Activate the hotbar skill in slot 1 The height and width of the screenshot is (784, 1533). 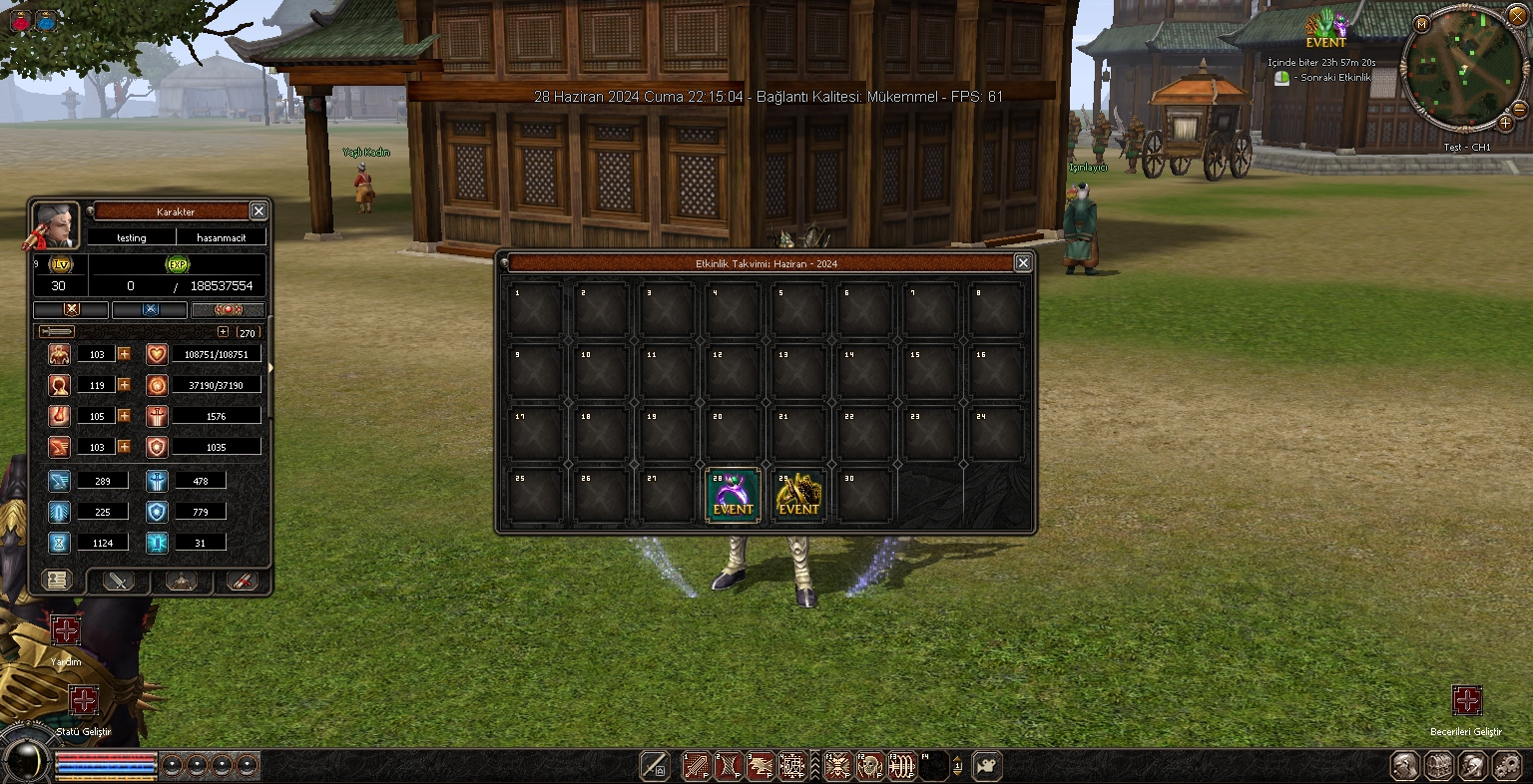[696, 766]
